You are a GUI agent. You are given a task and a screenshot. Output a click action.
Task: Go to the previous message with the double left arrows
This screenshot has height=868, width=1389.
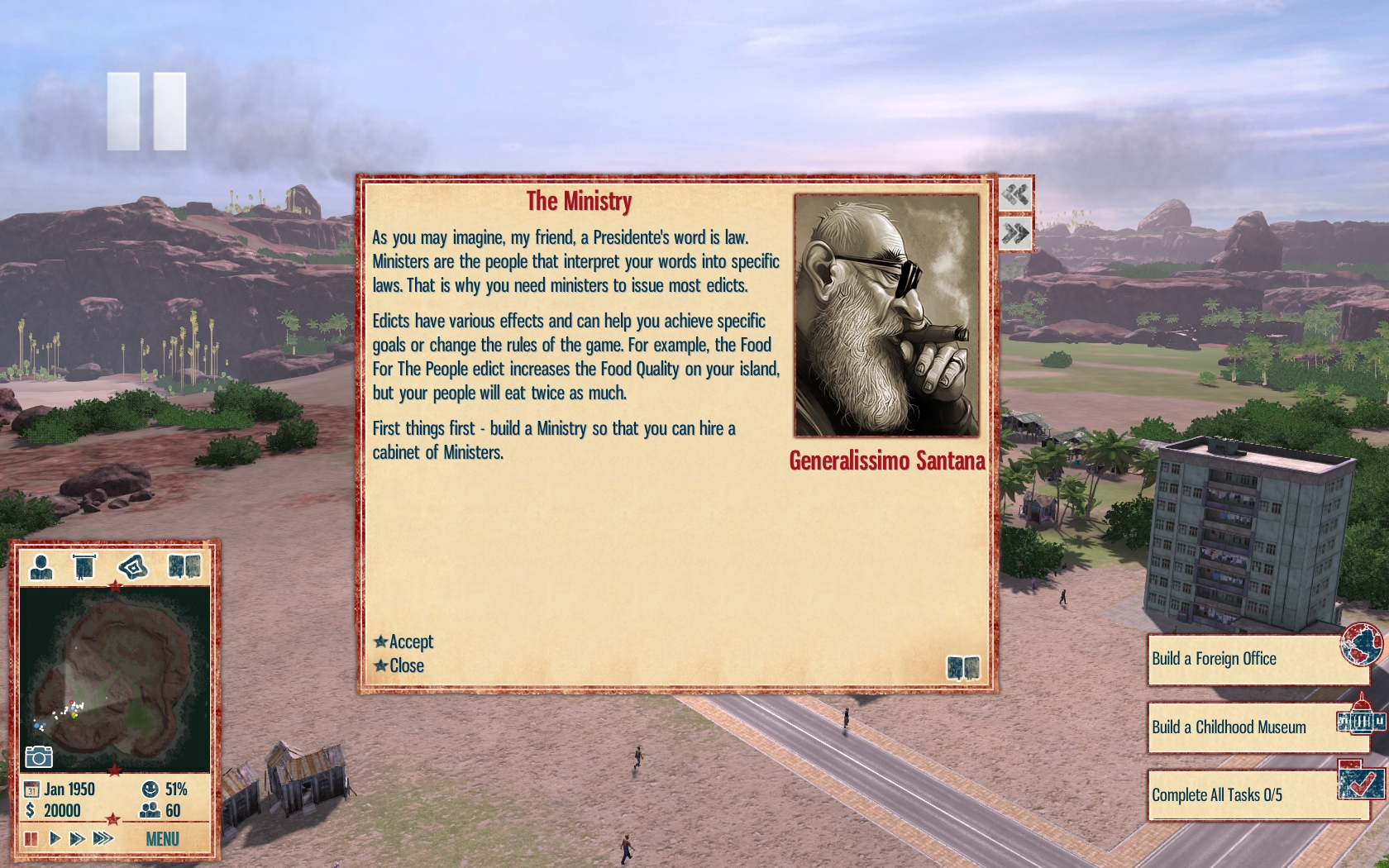[1015, 195]
